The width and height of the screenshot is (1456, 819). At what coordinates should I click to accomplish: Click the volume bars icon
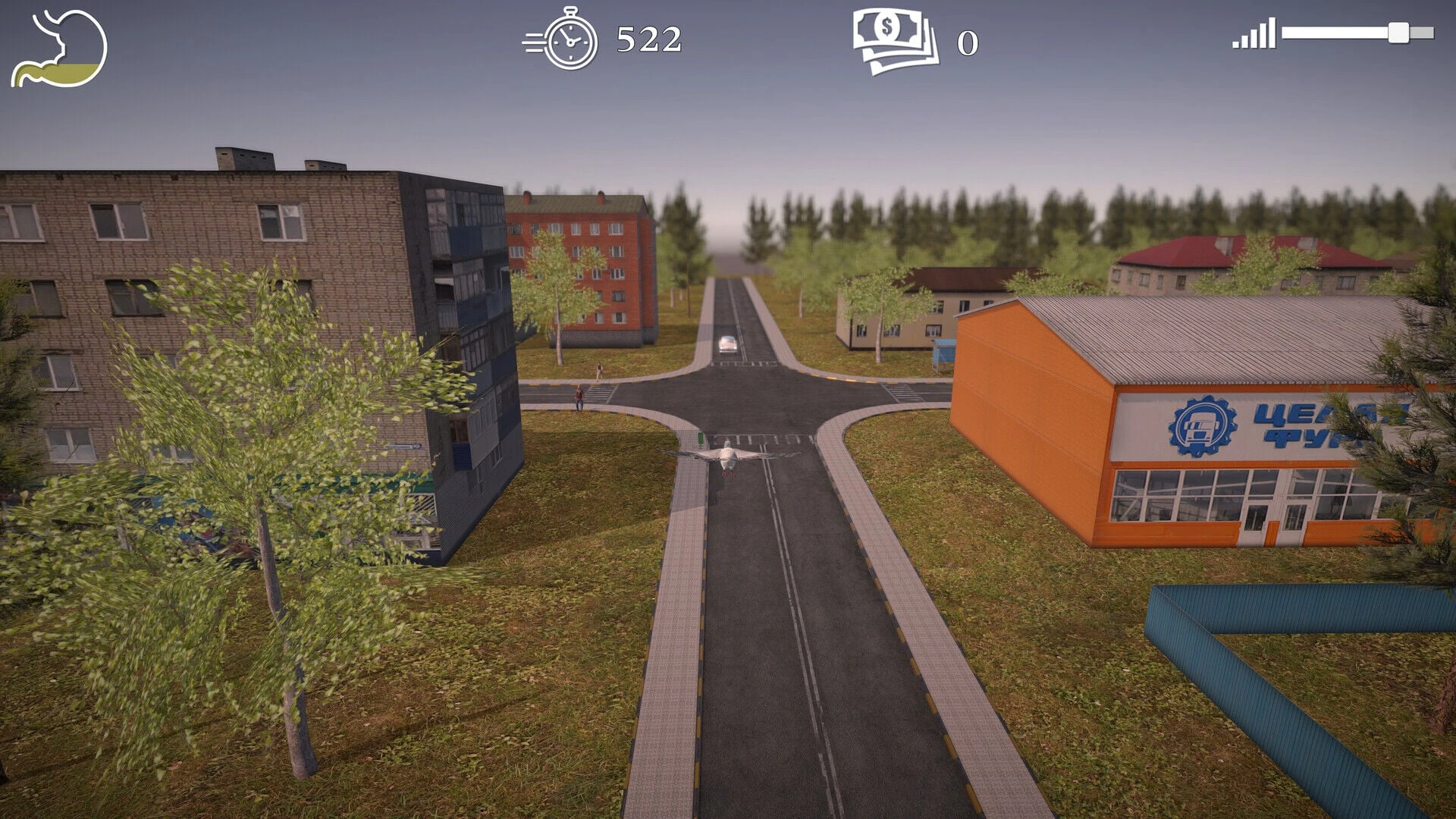[1254, 35]
